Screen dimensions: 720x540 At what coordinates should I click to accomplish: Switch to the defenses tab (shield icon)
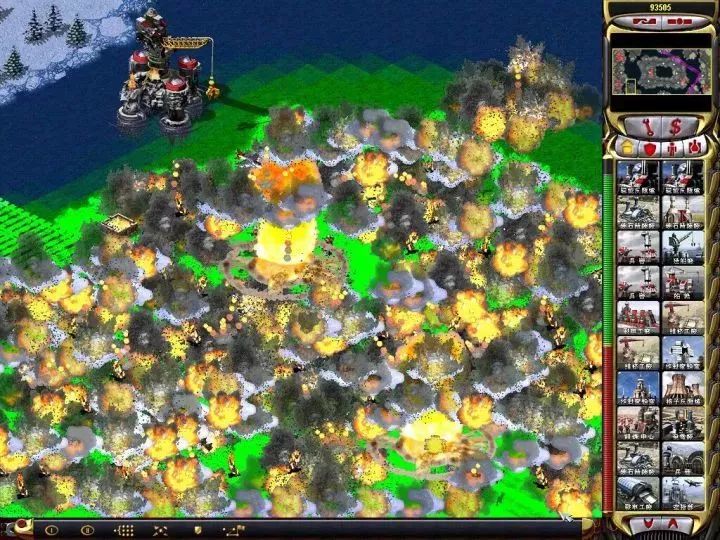648,148
